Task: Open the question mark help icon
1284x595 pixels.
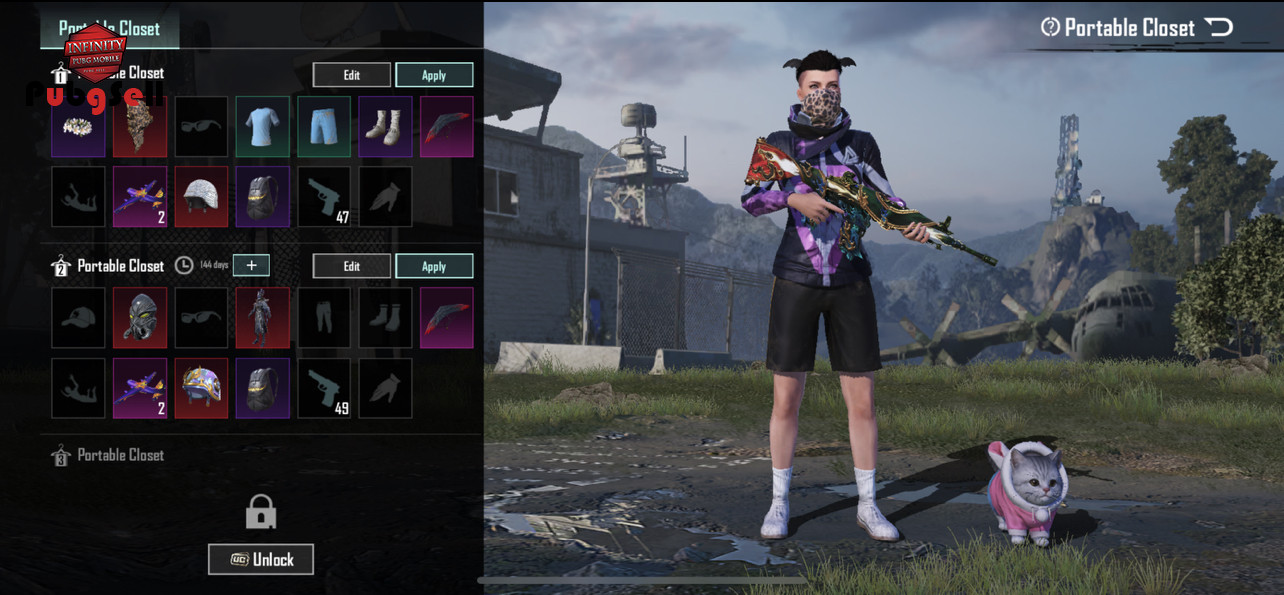Action: point(1050,27)
